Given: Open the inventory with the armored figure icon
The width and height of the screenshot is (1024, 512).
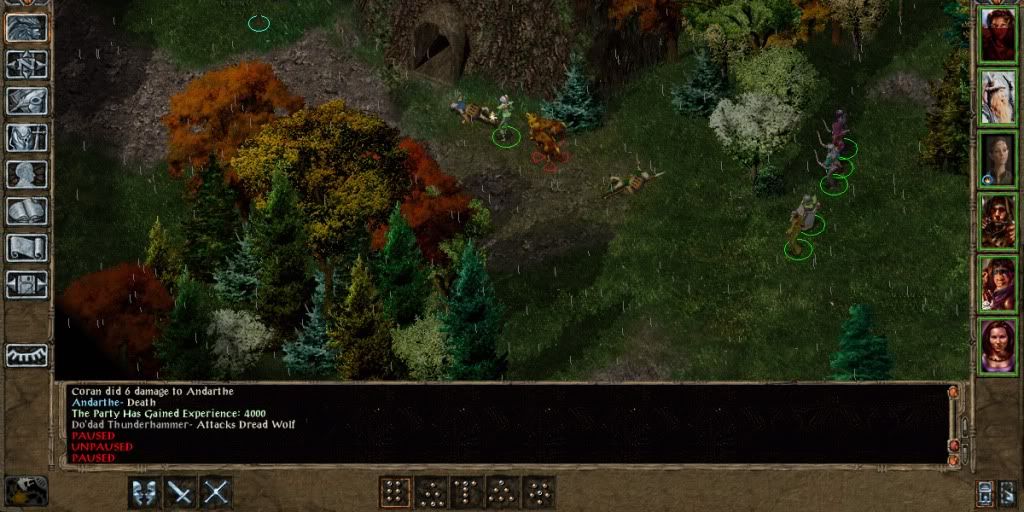Looking at the screenshot, I should coord(27,138).
